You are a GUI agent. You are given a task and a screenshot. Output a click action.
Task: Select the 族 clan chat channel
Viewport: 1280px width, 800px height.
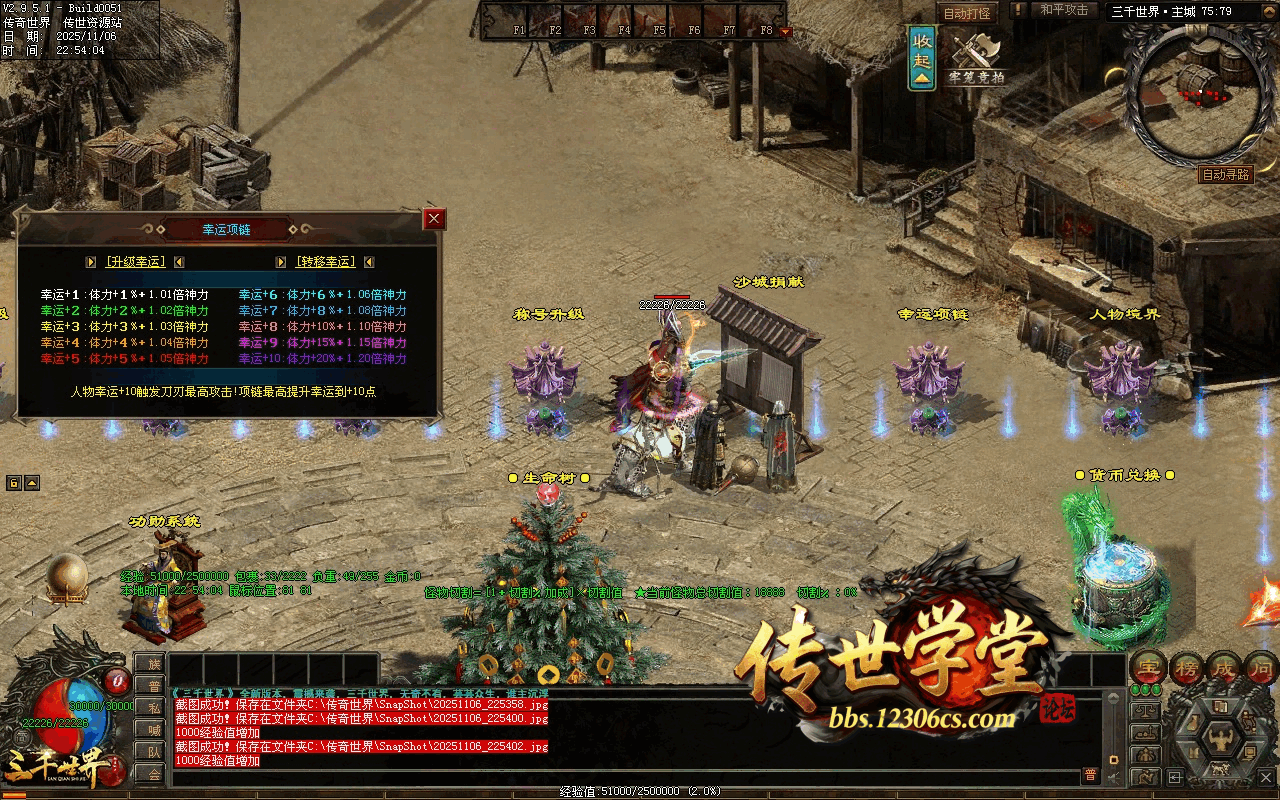tap(151, 664)
